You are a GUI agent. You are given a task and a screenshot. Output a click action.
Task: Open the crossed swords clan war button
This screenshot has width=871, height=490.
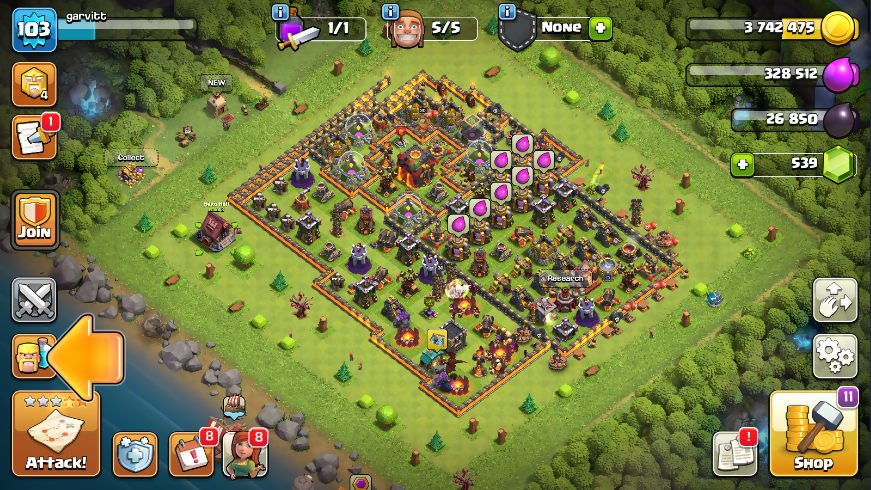[x=33, y=300]
